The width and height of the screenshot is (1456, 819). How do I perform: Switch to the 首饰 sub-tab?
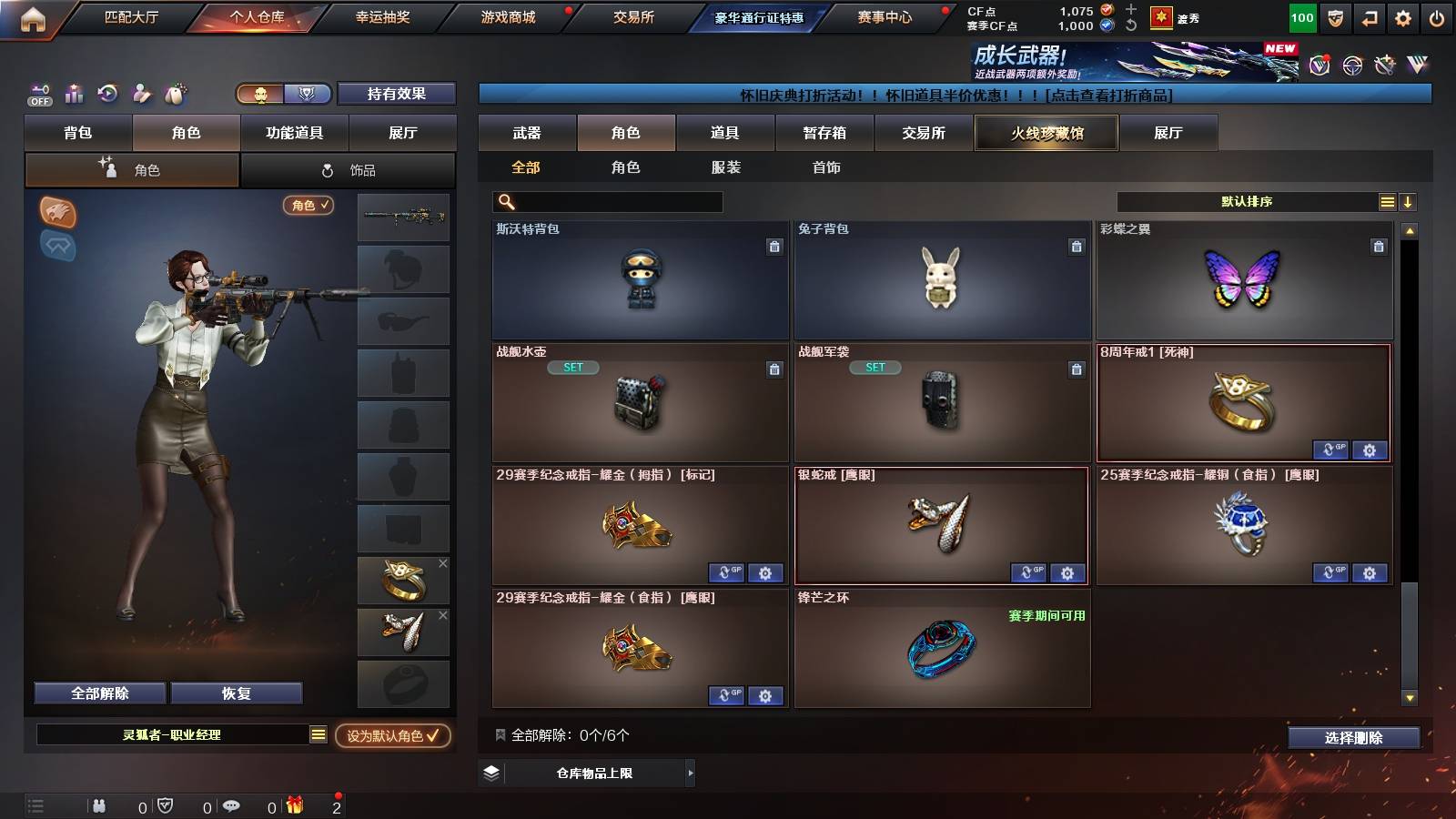click(825, 167)
